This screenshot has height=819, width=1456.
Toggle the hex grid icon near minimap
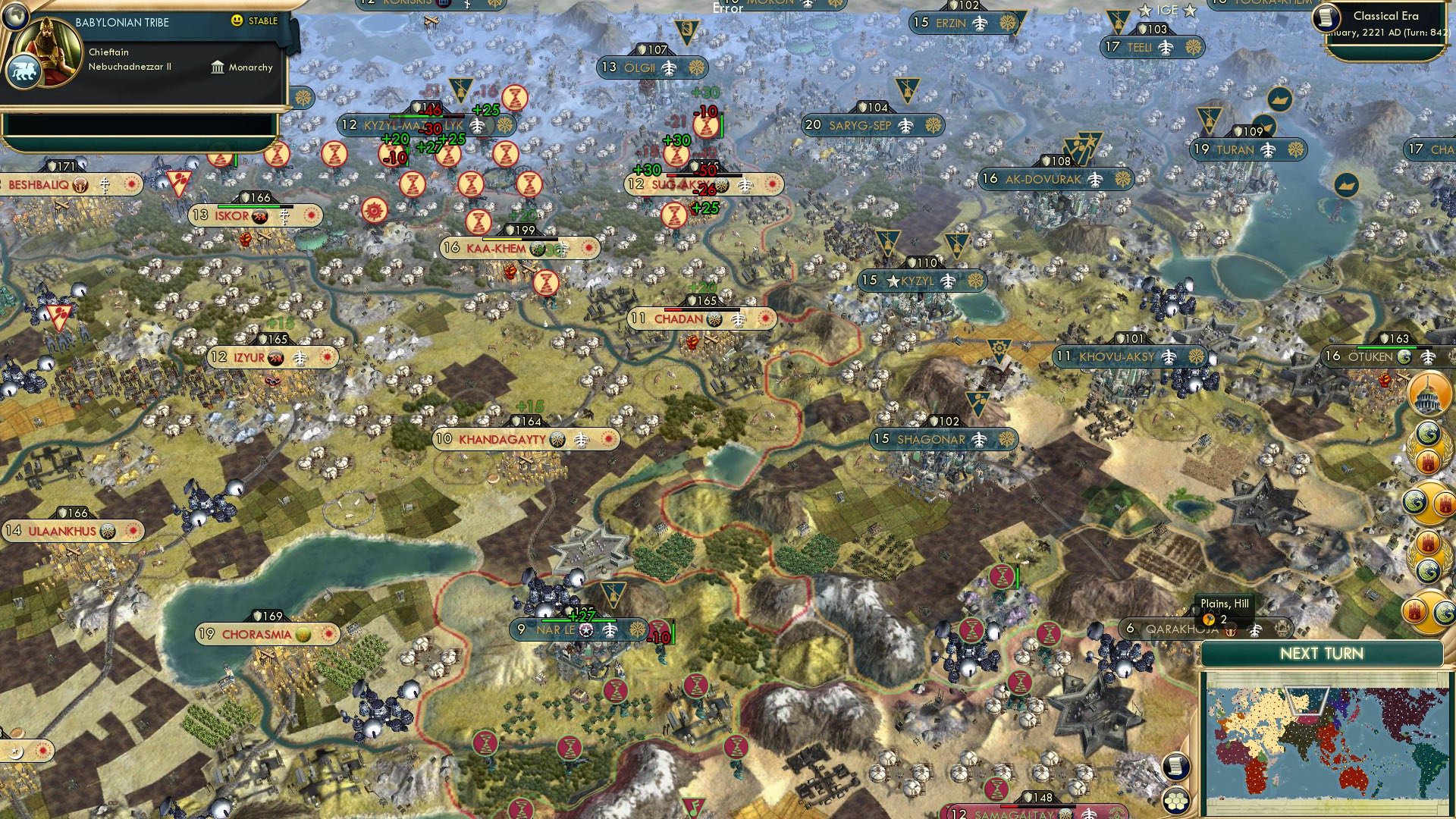(x=1175, y=801)
